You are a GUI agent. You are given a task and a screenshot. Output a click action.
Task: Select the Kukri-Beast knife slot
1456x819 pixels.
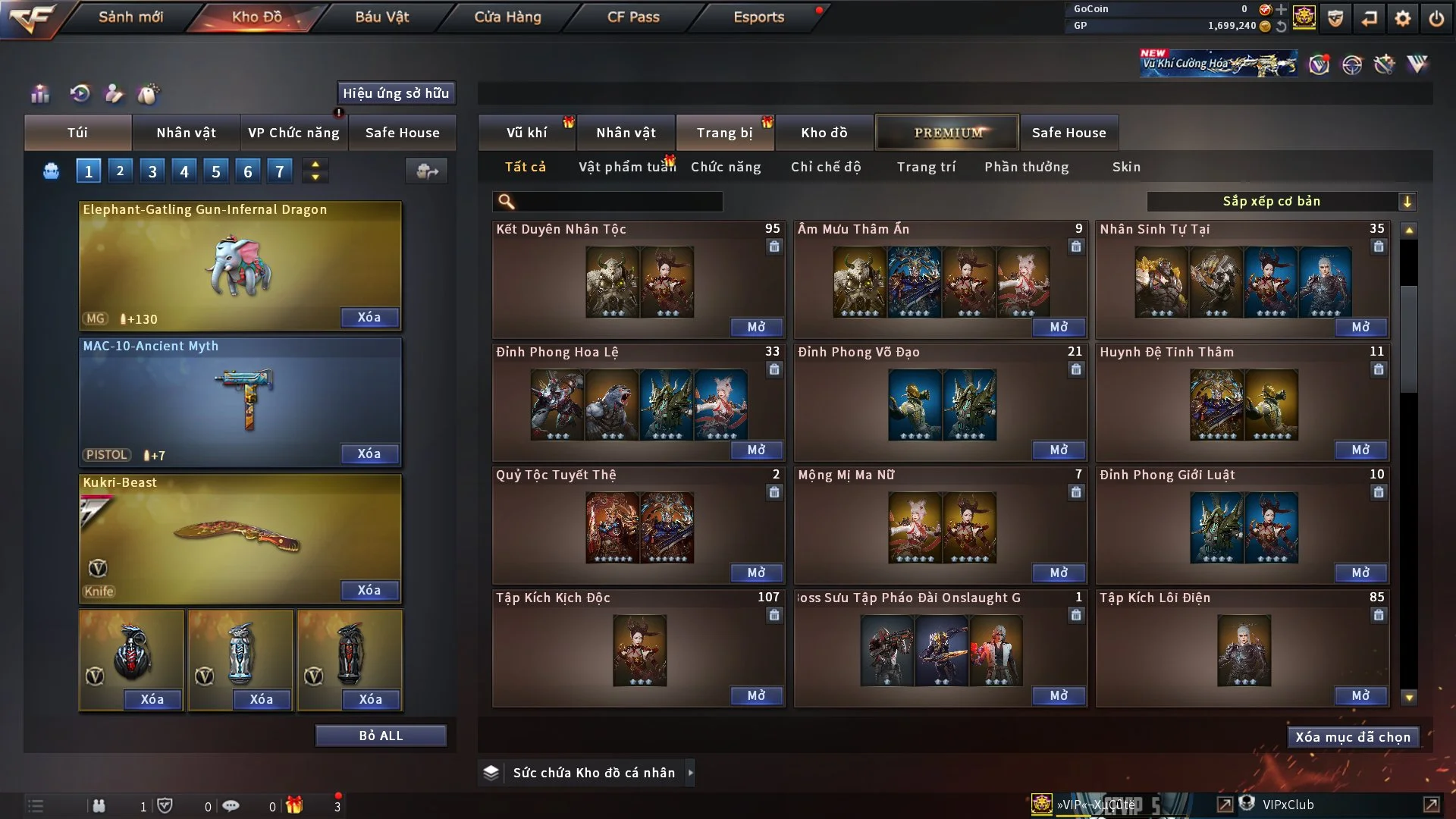240,538
